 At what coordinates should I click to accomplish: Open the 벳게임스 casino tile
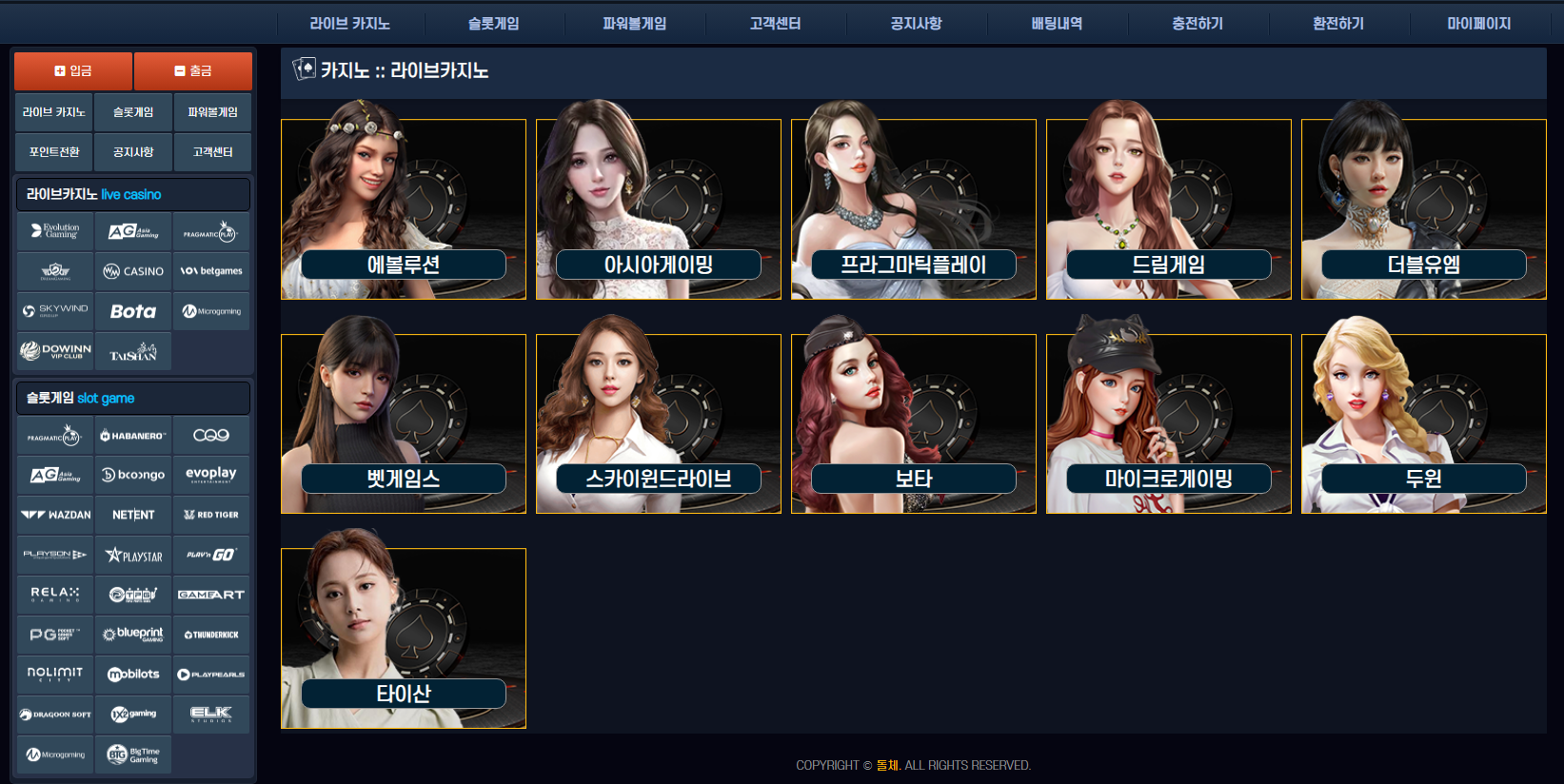pos(404,424)
